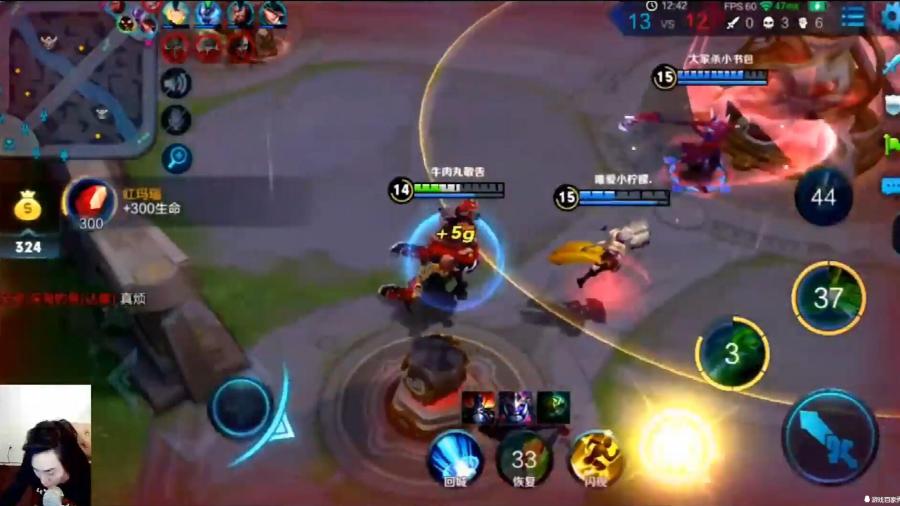Screen dimensions: 900x506
Task: Use the 回城 recall ability
Action: click(455, 459)
